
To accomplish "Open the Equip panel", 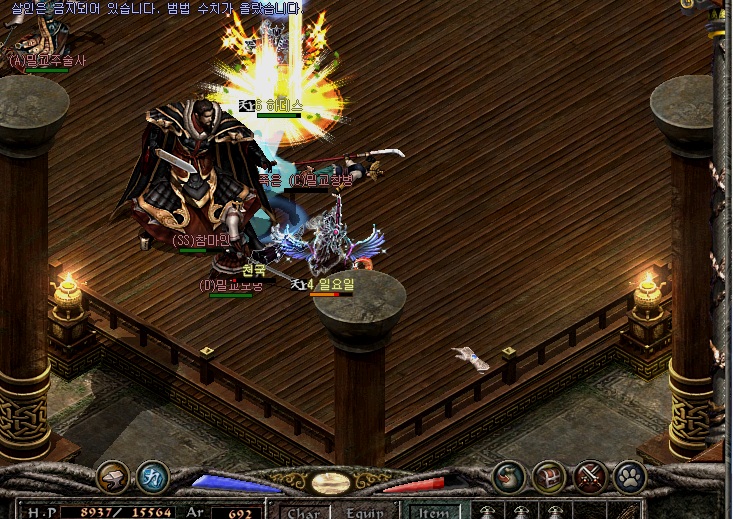I will click(365, 512).
